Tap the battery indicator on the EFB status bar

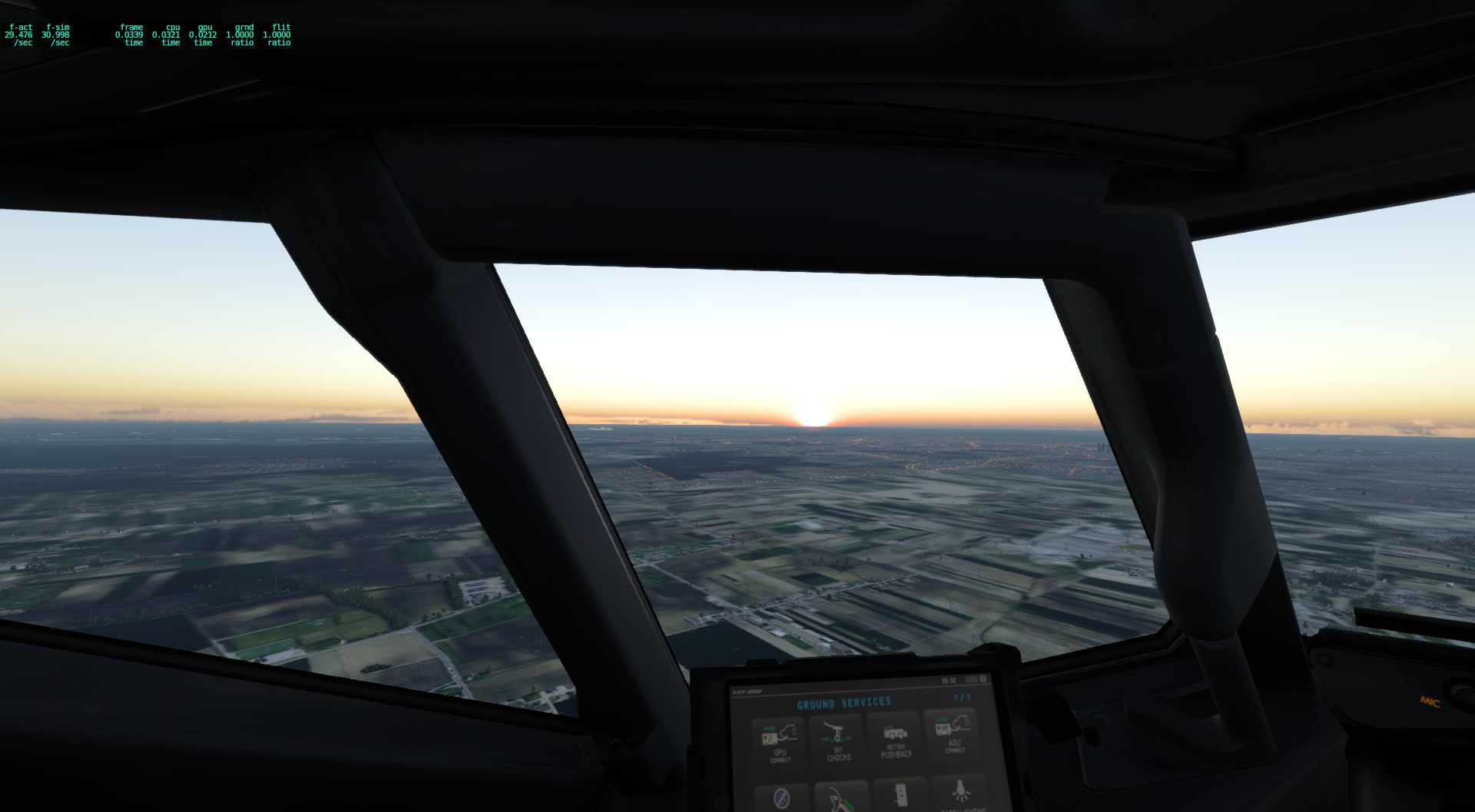[976, 678]
